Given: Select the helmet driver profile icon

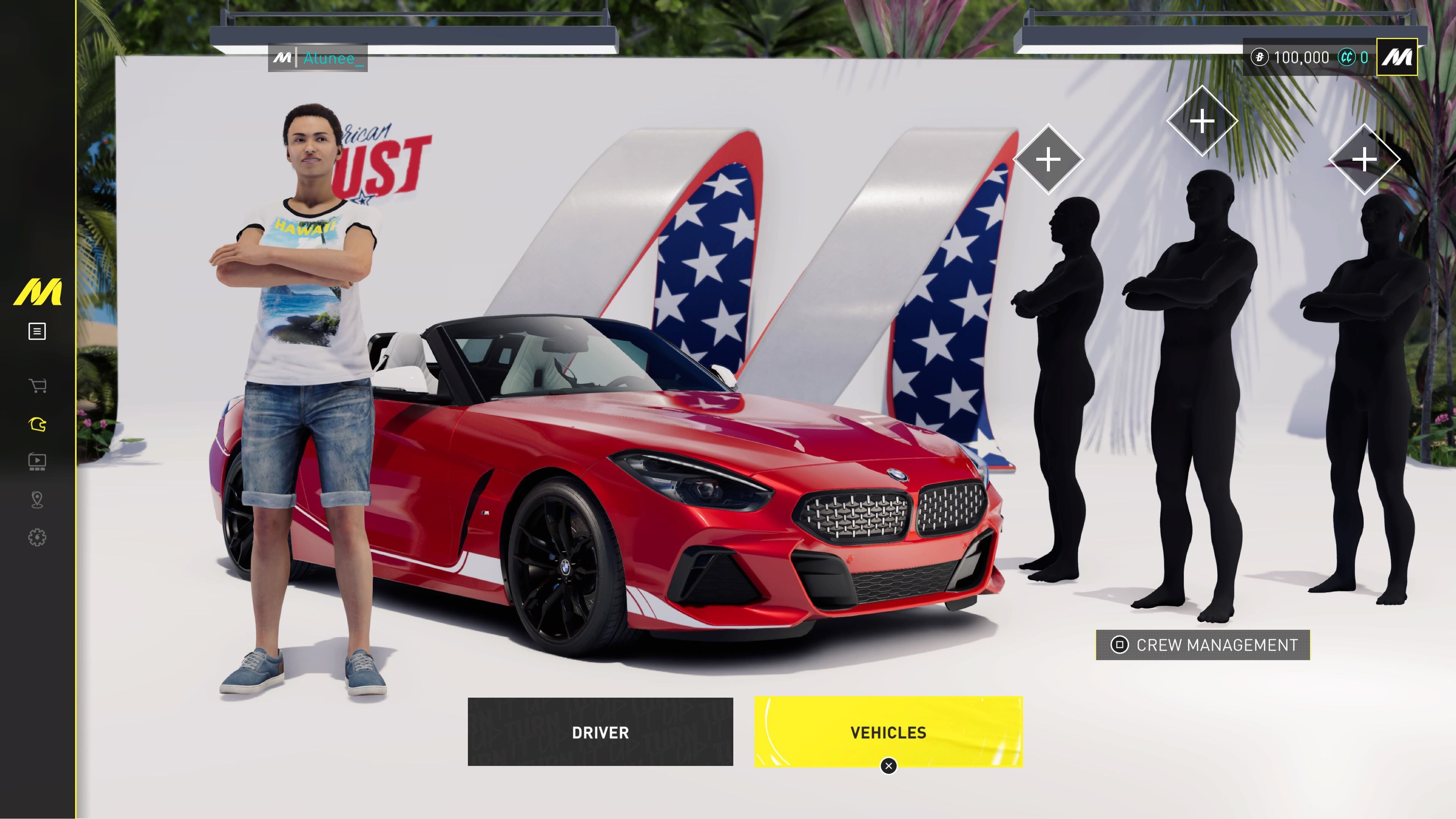Looking at the screenshot, I should [x=37, y=425].
